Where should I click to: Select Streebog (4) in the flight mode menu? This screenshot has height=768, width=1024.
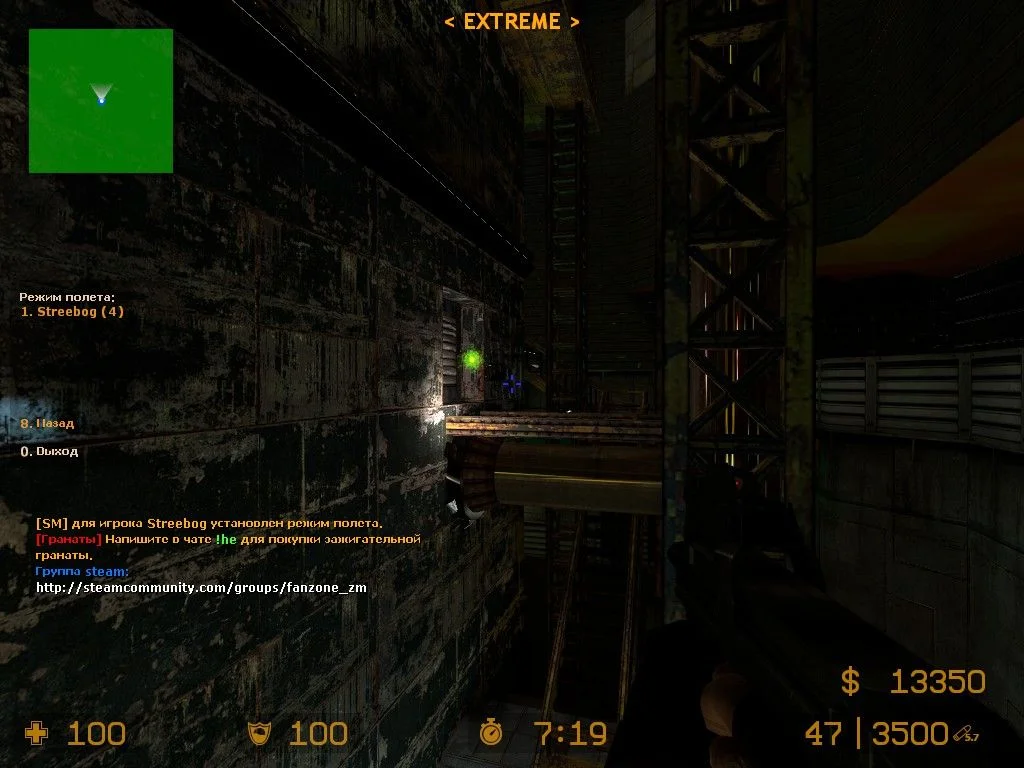click(x=73, y=311)
